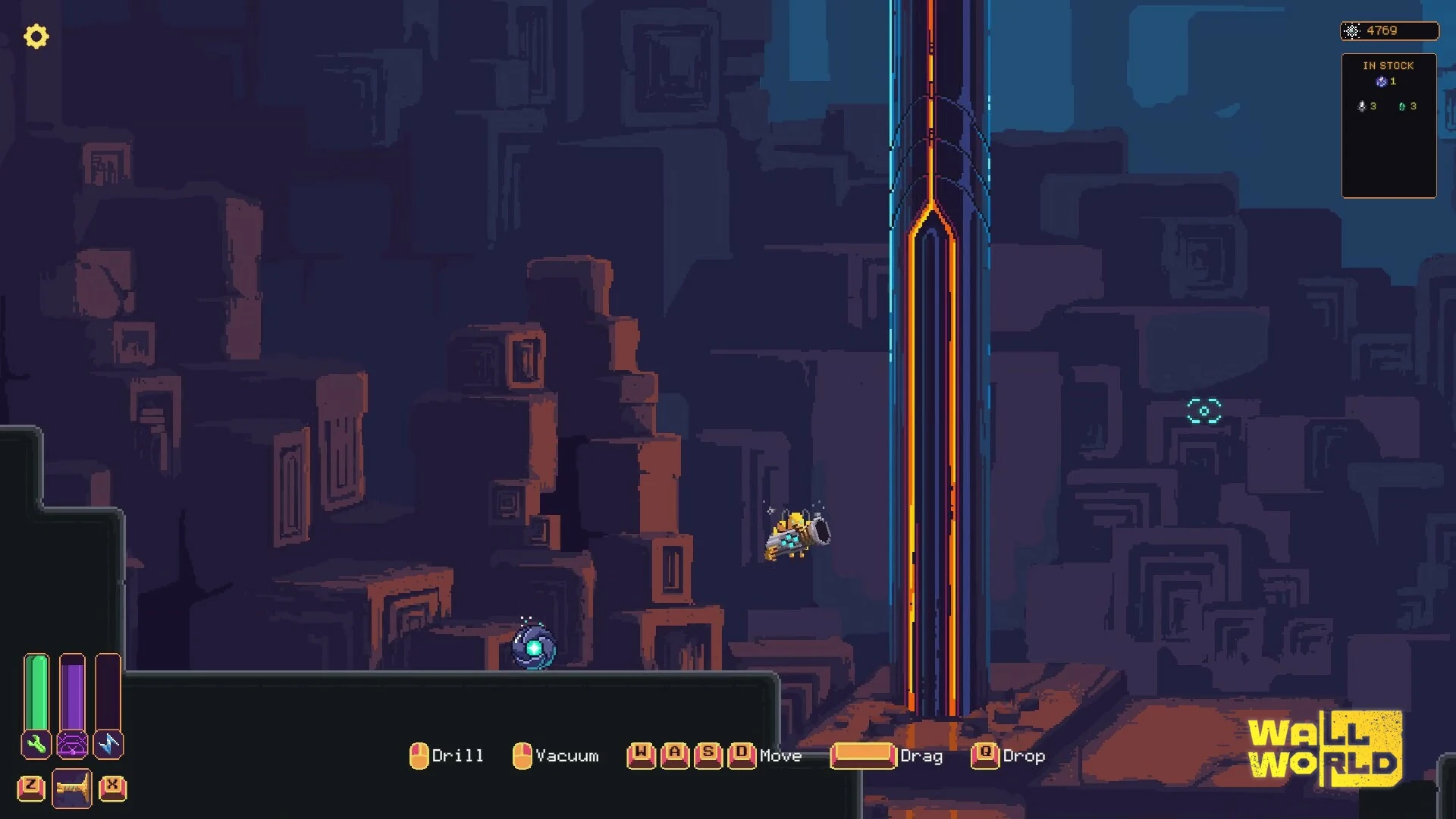Open settings with the gear icon
The width and height of the screenshot is (1456, 819).
(x=36, y=36)
